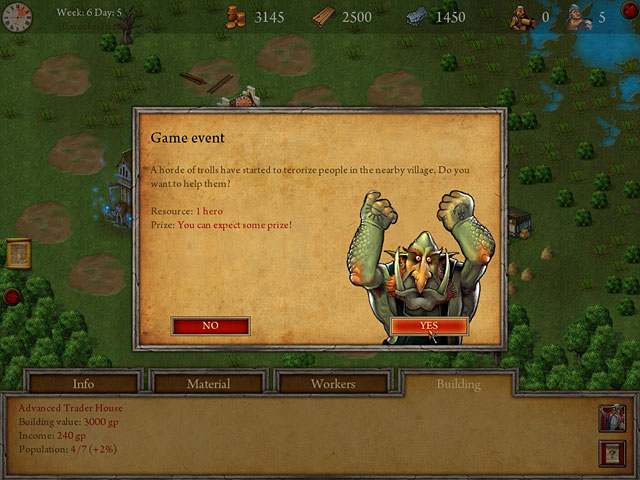Select the Building tab

point(458,384)
